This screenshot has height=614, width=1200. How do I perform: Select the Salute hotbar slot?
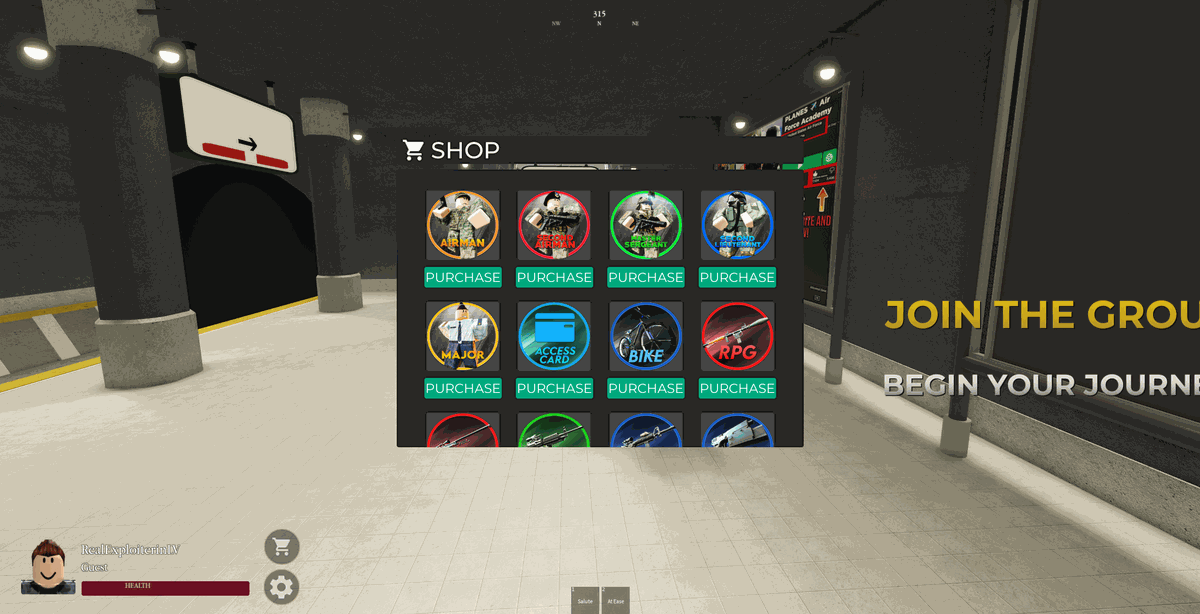click(x=585, y=600)
